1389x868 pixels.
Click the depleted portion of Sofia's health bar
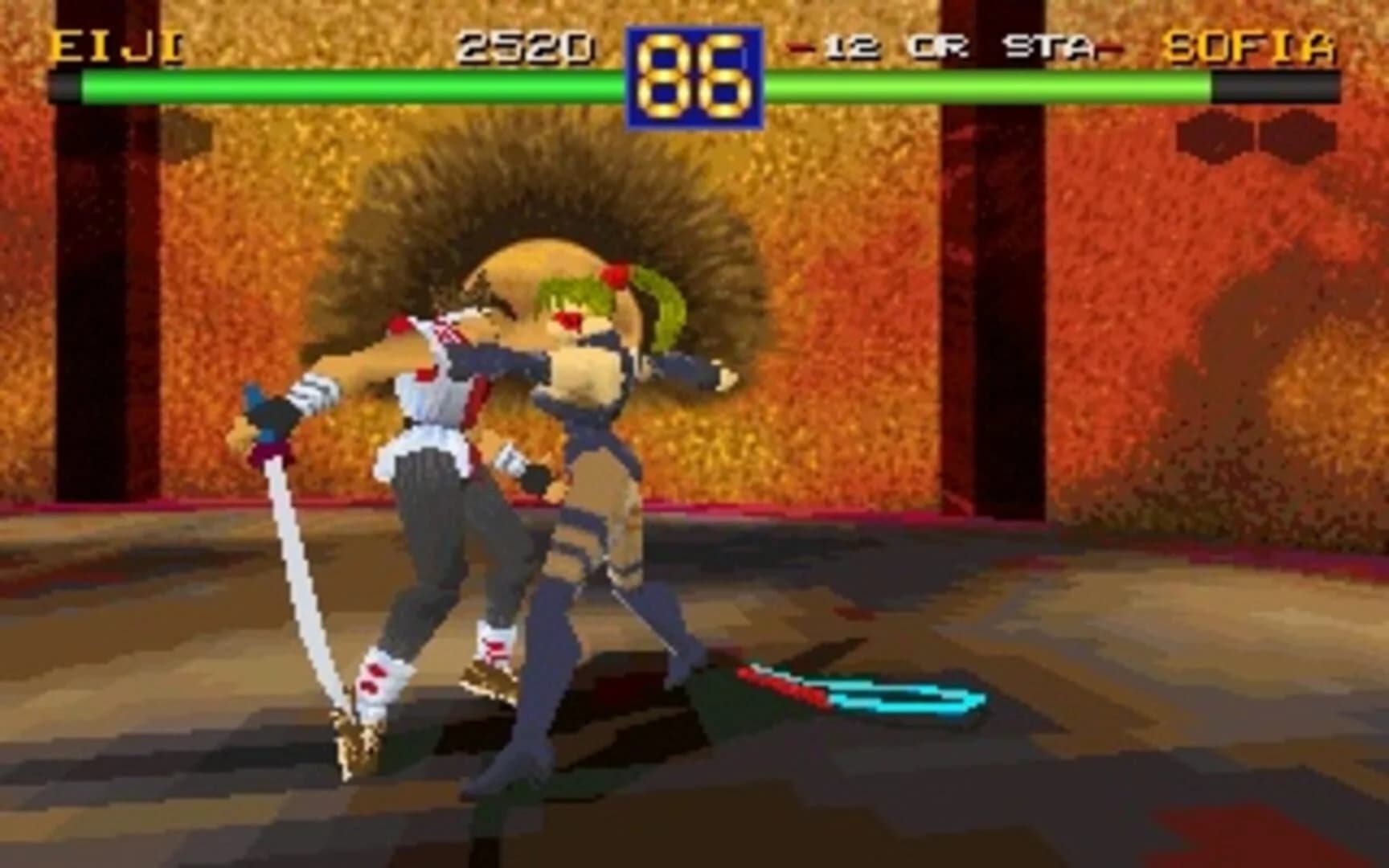[x=1270, y=83]
